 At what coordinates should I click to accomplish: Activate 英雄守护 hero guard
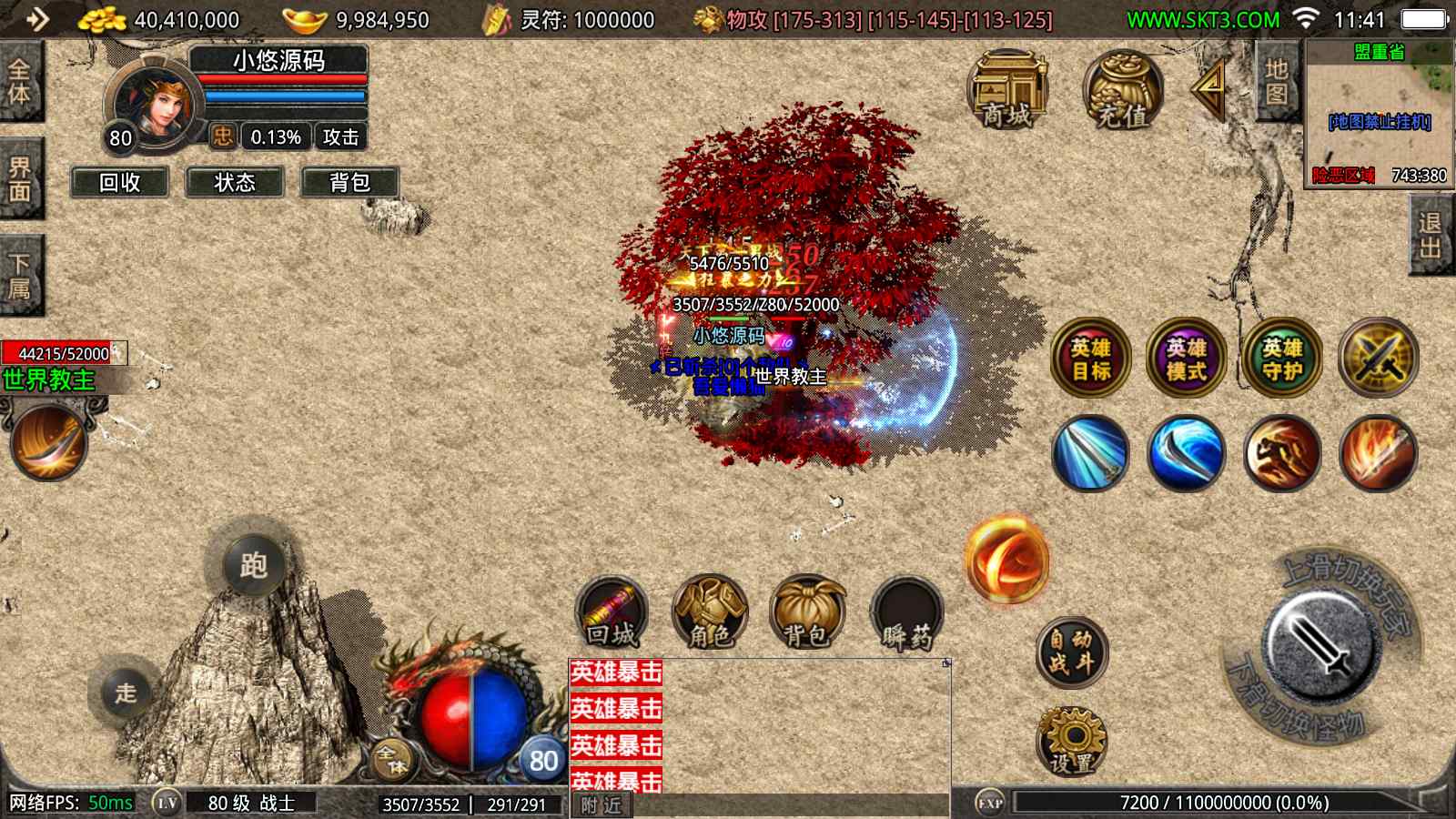point(1282,359)
